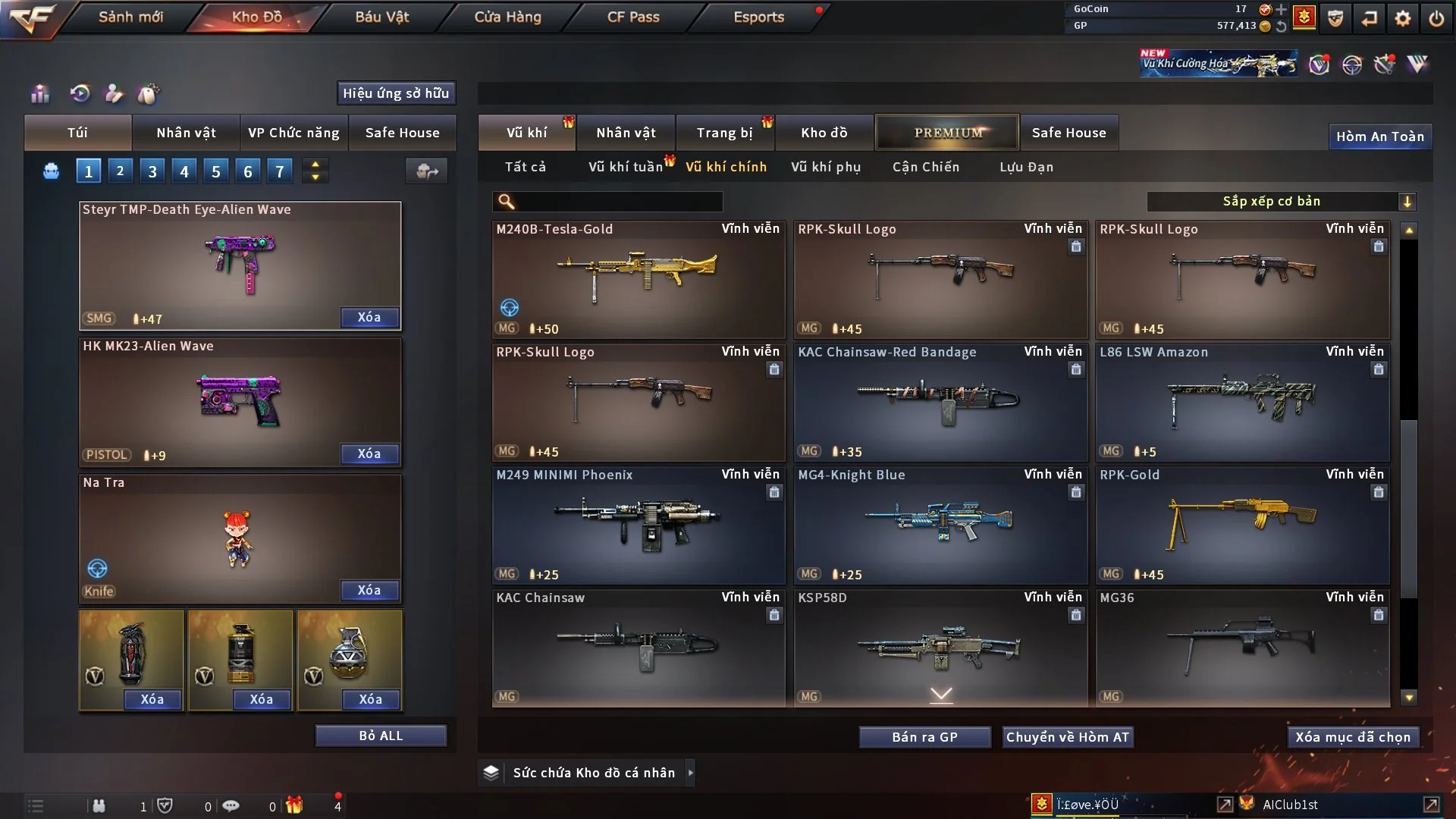Go to the Sảnh mới lobby

pyautogui.click(x=130, y=17)
